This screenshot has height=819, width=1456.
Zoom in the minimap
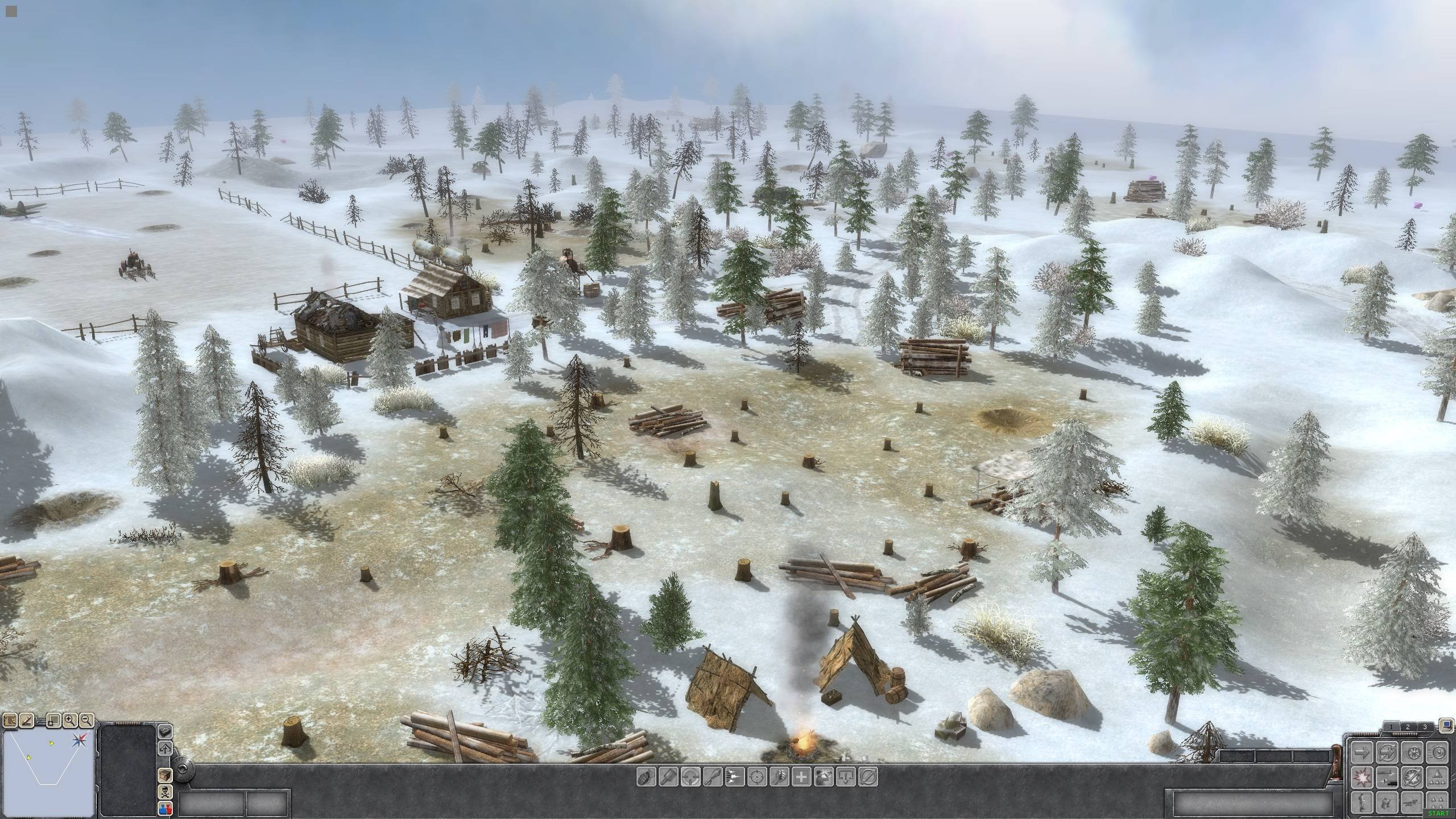click(x=70, y=720)
